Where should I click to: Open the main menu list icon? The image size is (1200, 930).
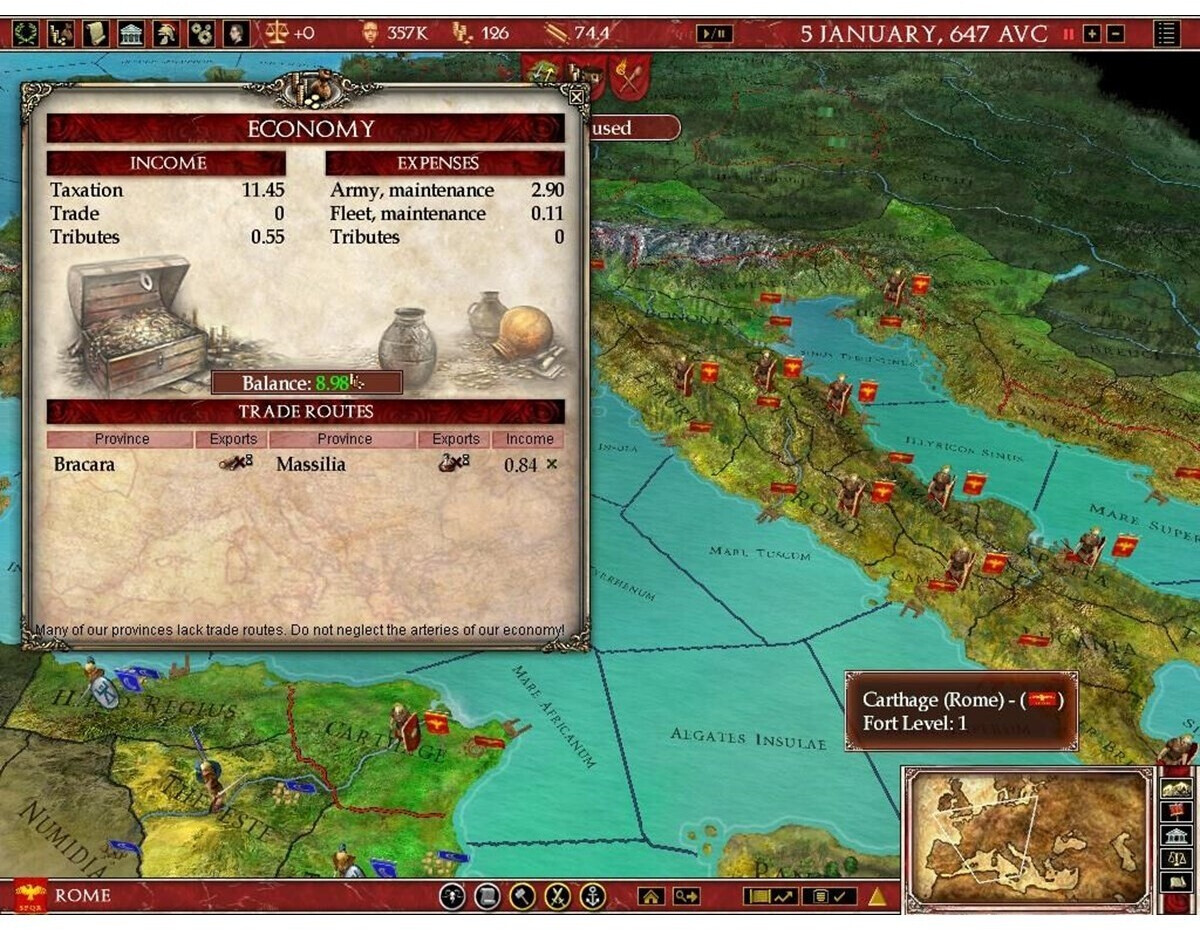[x=1166, y=33]
